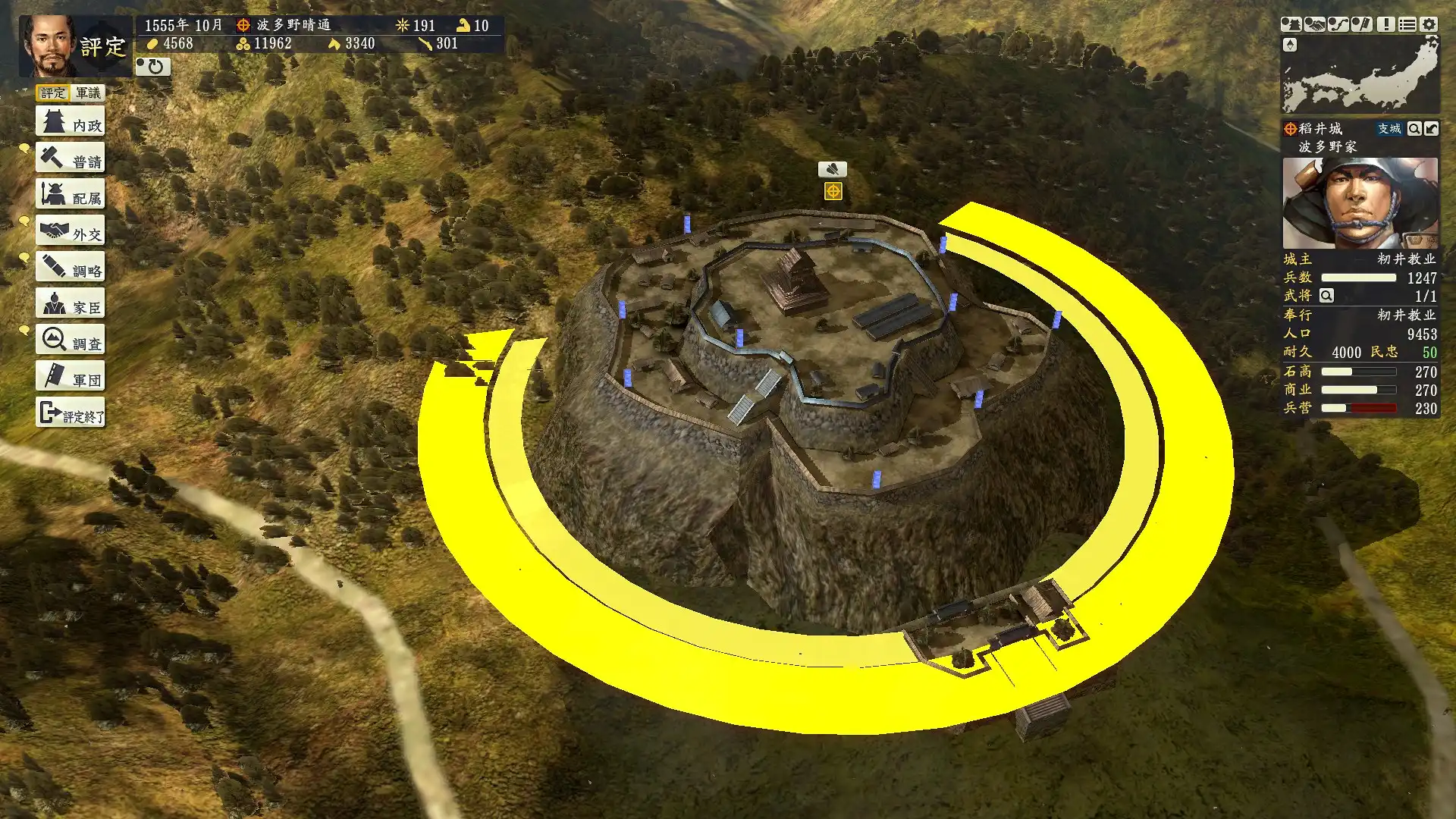The height and width of the screenshot is (819, 1456).
Task: Click the circular arrow rotate button
Action: point(153,67)
